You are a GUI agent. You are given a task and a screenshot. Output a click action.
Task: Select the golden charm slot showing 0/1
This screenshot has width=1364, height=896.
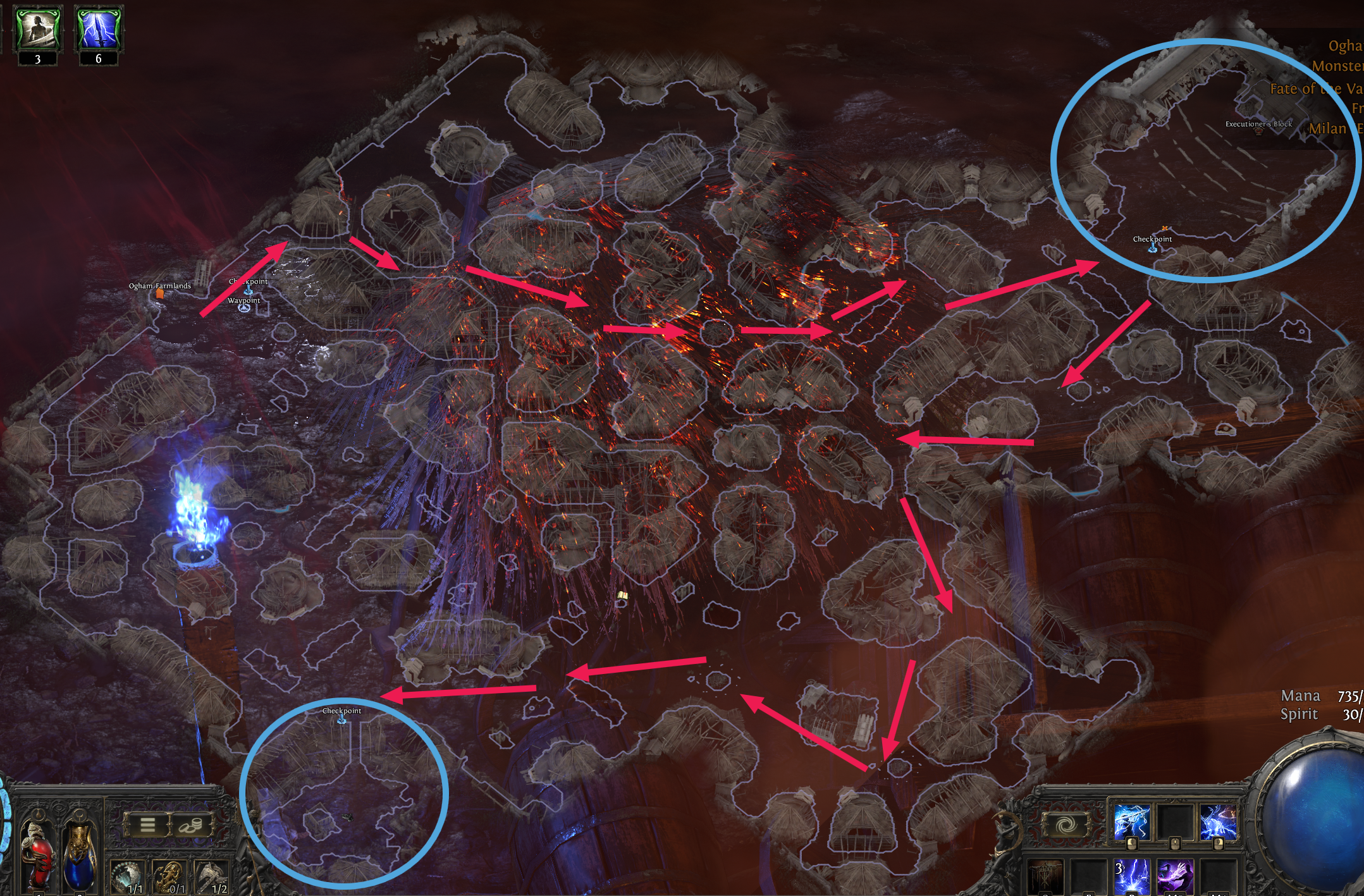coord(169,879)
